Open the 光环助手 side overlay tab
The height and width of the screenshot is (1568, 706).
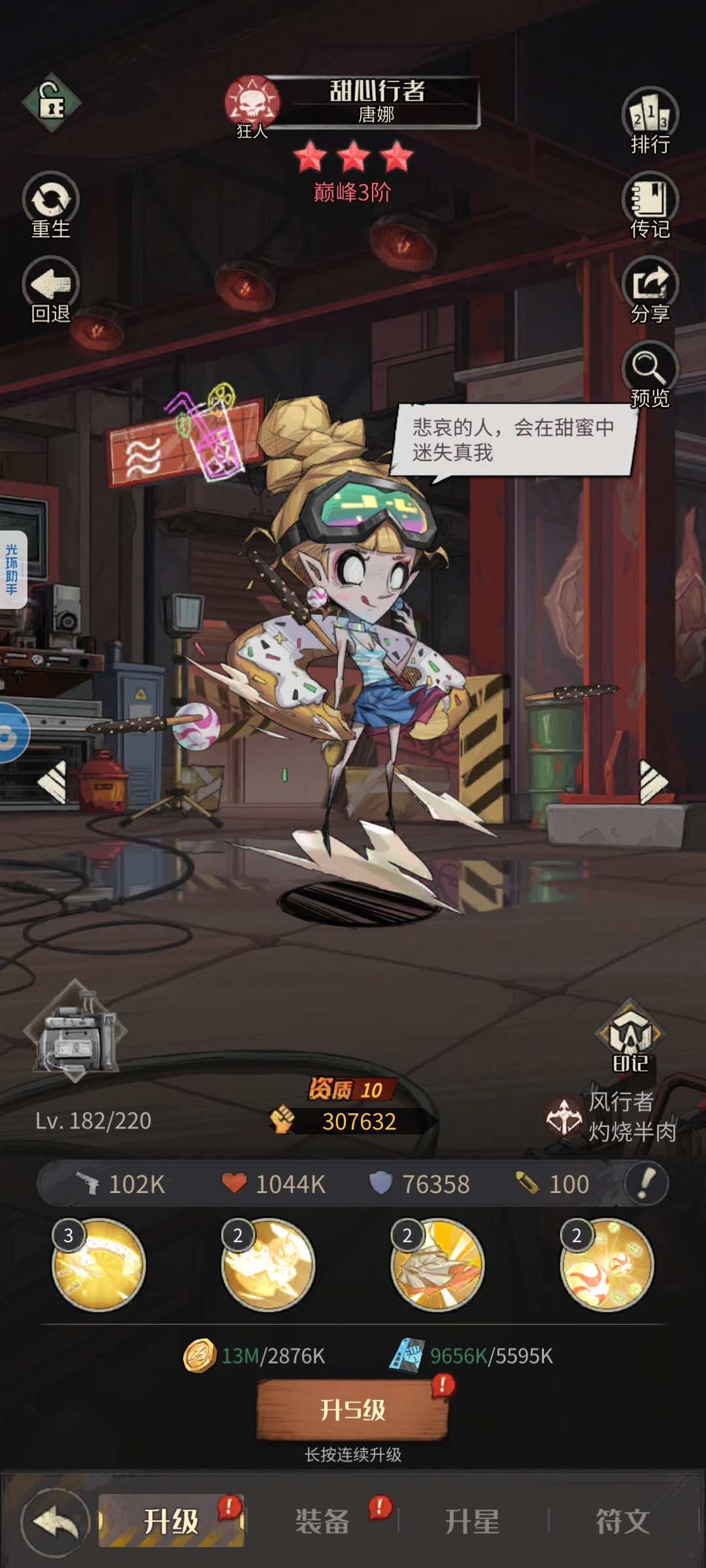click(x=12, y=570)
